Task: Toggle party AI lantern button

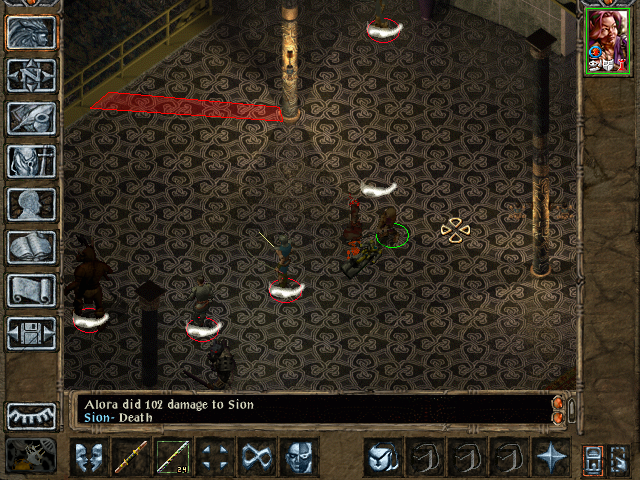Action: [x=592, y=458]
